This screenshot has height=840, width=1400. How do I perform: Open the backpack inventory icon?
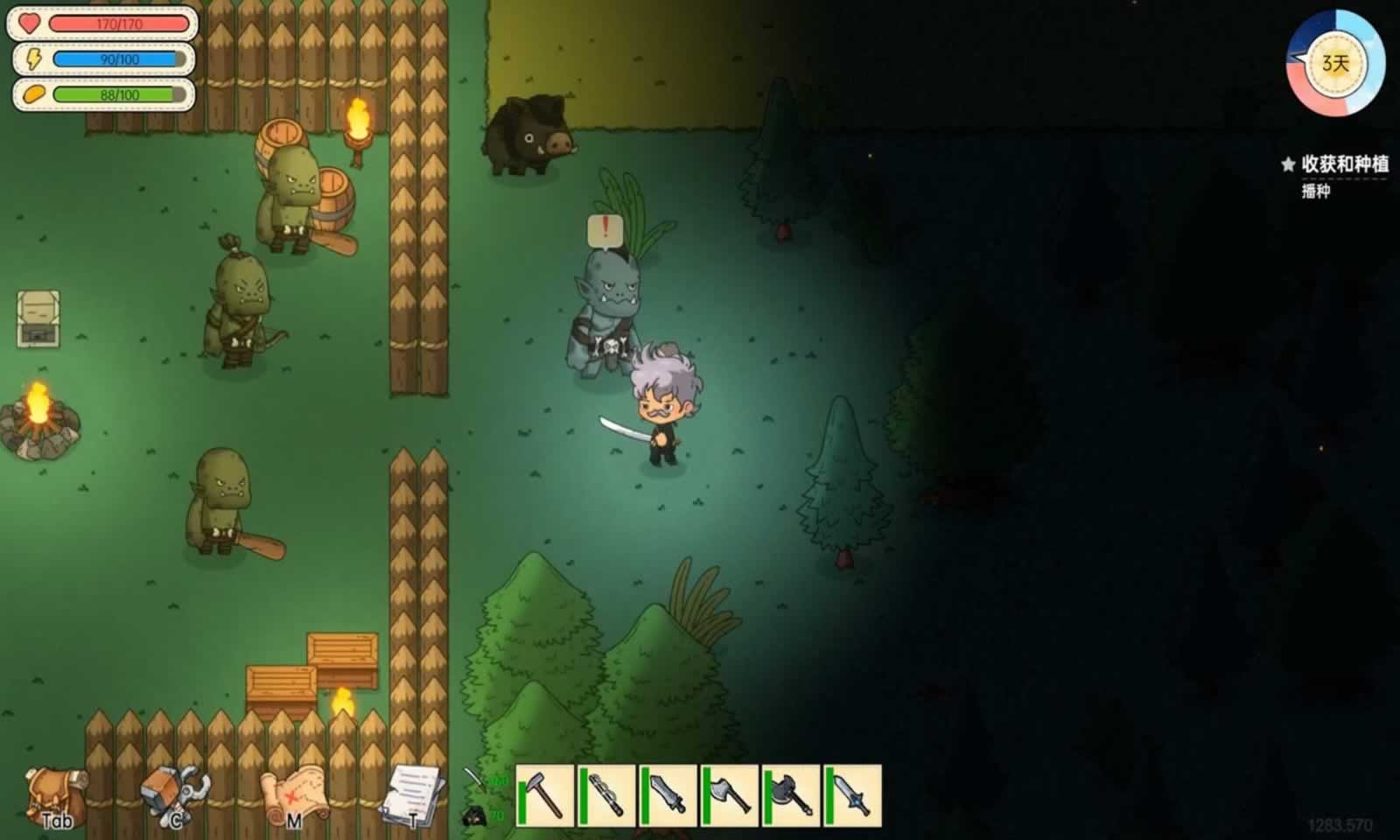tap(56, 796)
